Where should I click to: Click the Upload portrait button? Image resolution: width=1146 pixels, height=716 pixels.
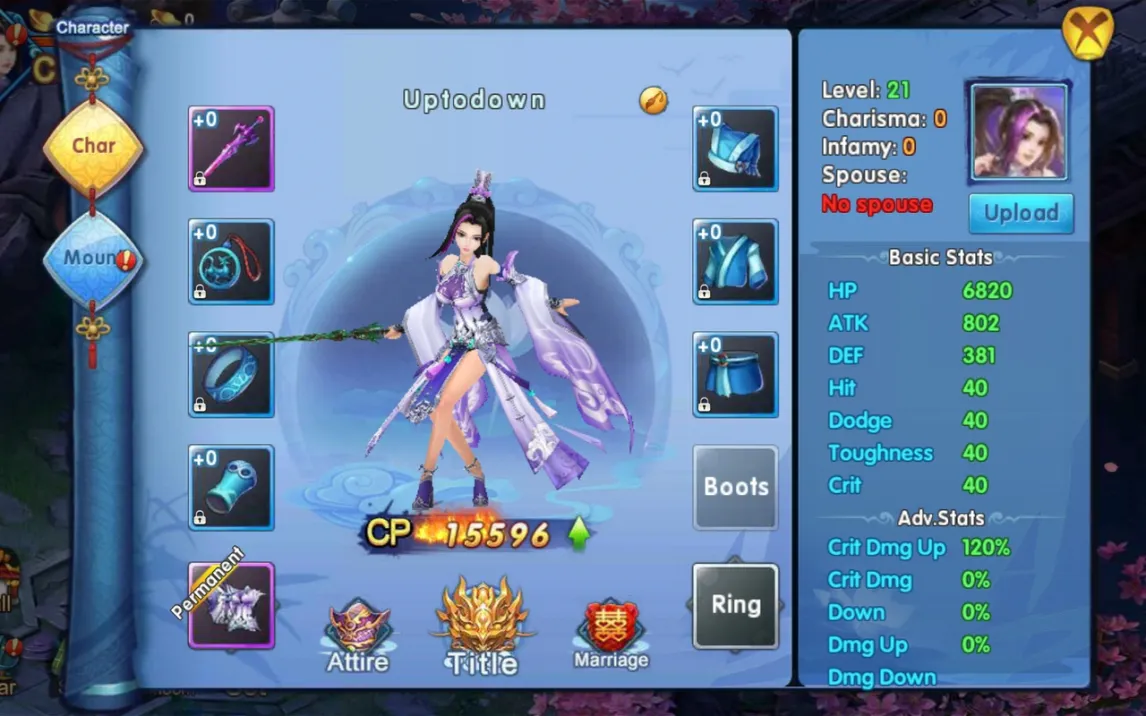(1020, 213)
